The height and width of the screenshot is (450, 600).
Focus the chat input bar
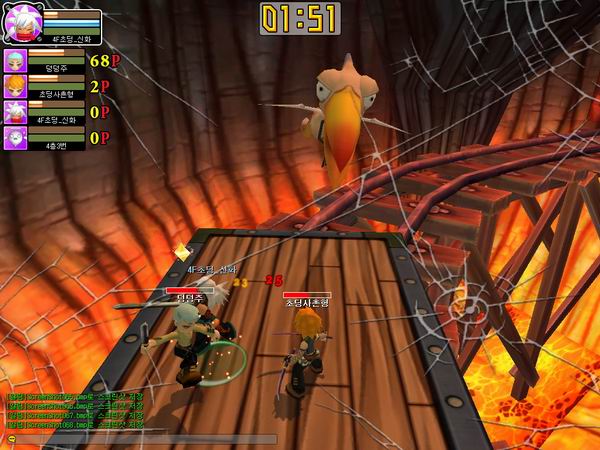pyautogui.click(x=140, y=439)
